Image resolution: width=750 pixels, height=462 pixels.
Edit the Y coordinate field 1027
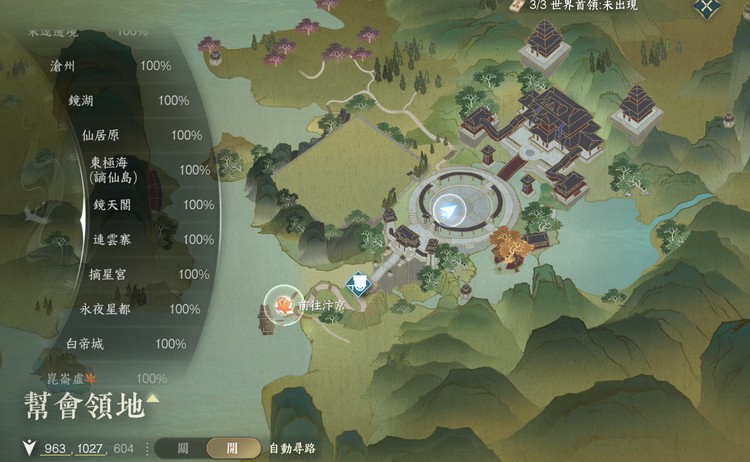(91, 449)
